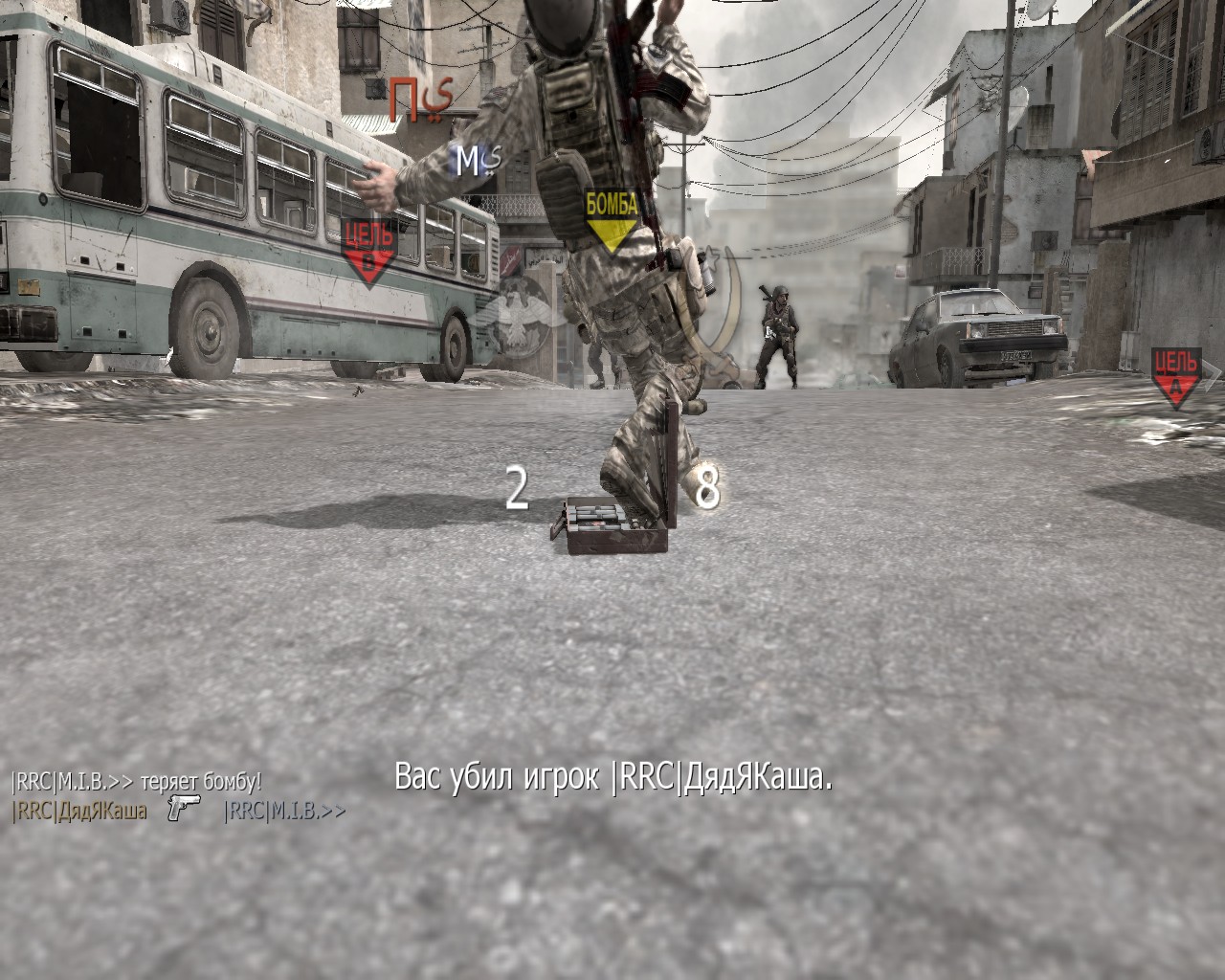Select the red ЦЕЛЬ B objective marker
1225x980 pixels.
[367, 252]
